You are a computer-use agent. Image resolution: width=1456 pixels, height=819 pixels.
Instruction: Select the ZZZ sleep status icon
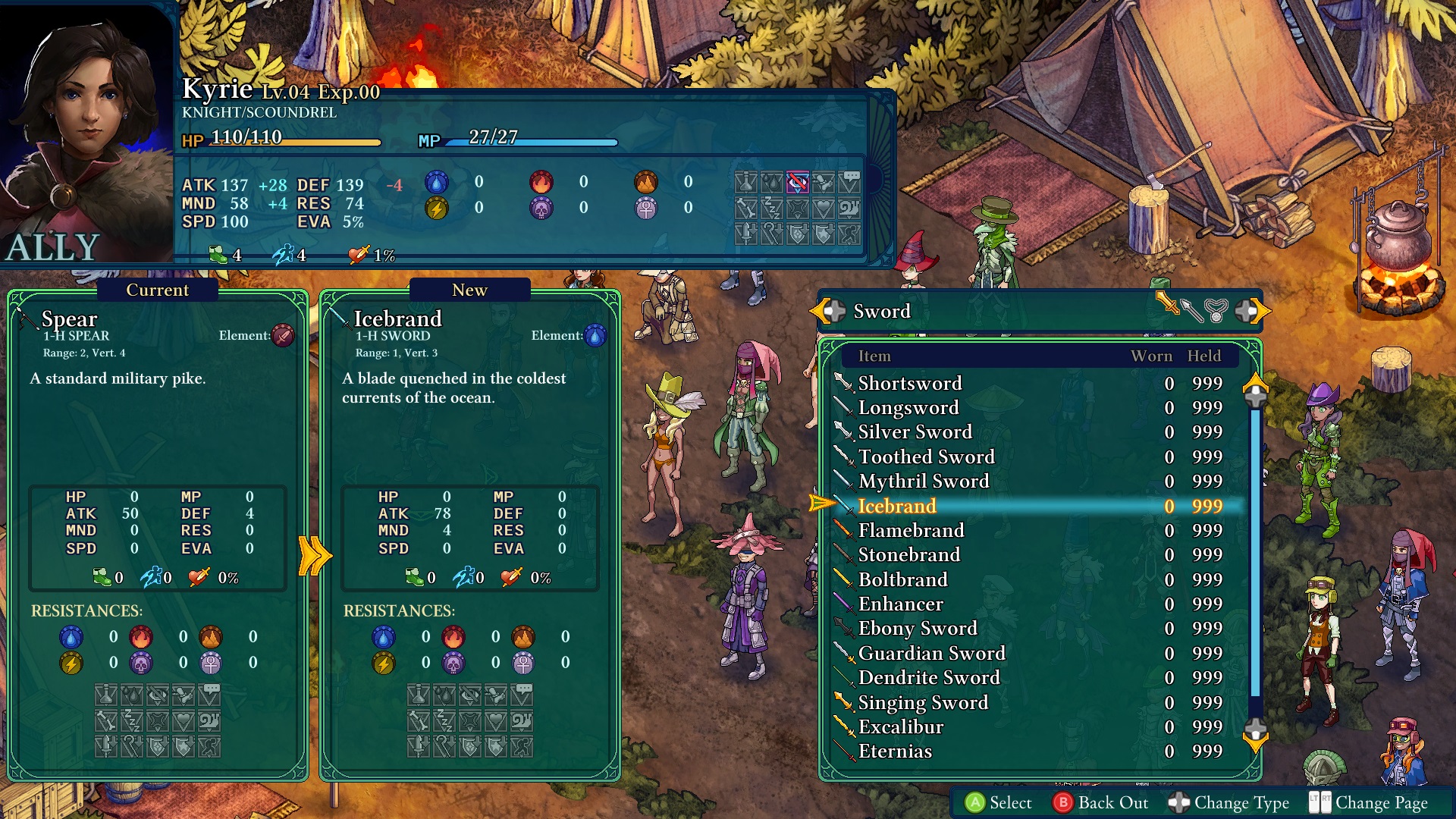[772, 208]
